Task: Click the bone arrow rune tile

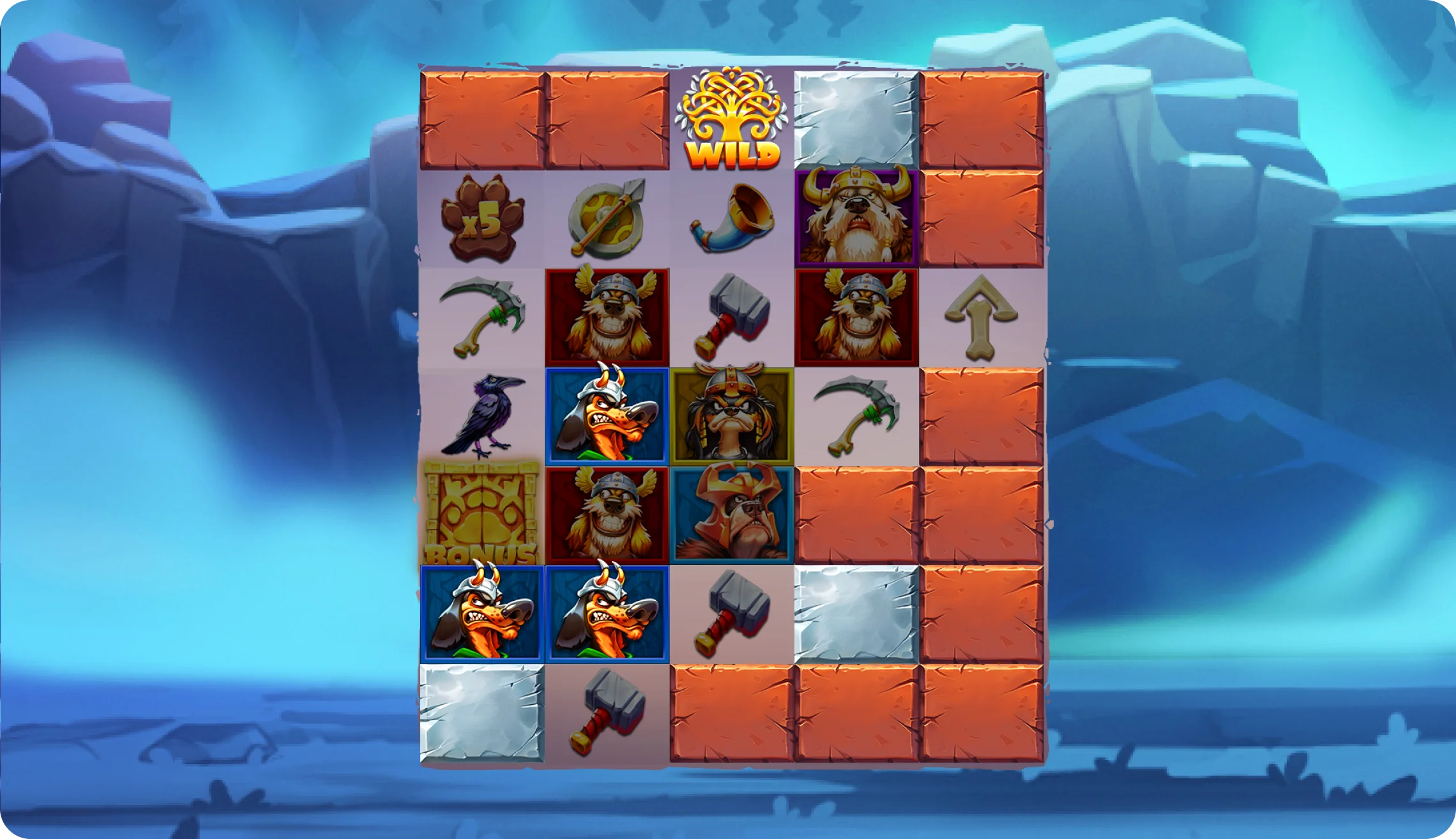Action: tap(981, 317)
